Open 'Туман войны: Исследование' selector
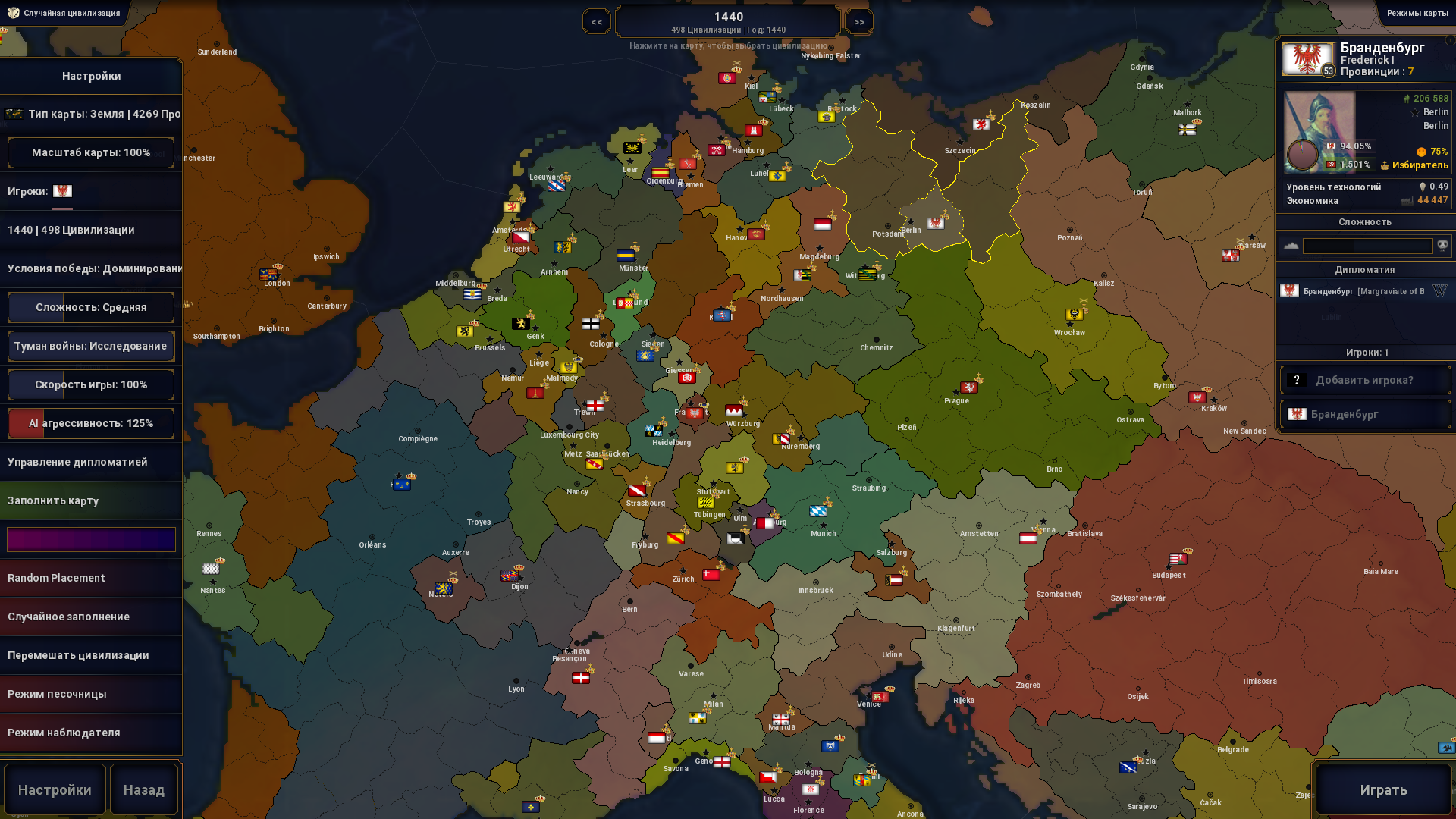The height and width of the screenshot is (819, 1456). point(90,346)
